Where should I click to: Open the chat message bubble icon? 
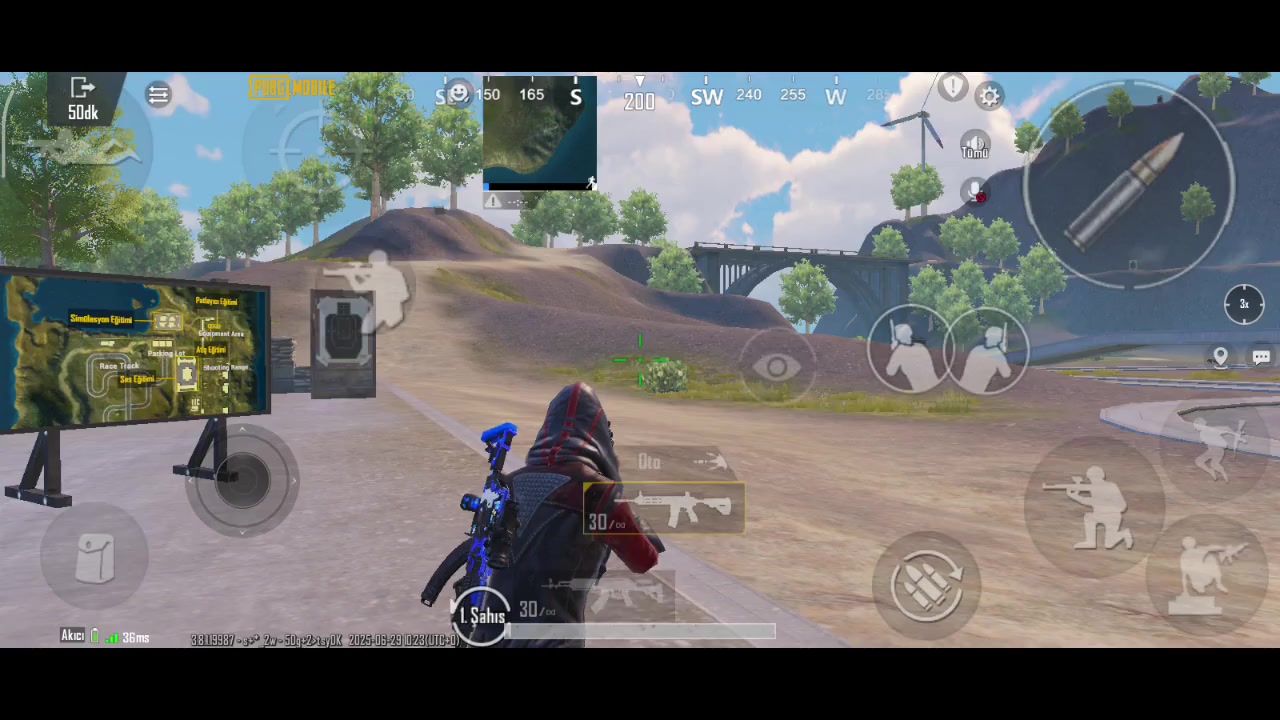coord(1261,356)
